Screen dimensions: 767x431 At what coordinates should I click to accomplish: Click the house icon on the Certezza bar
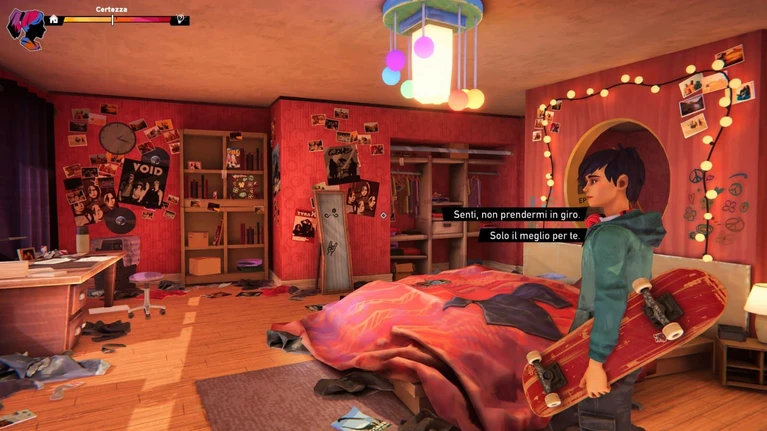coord(54,19)
